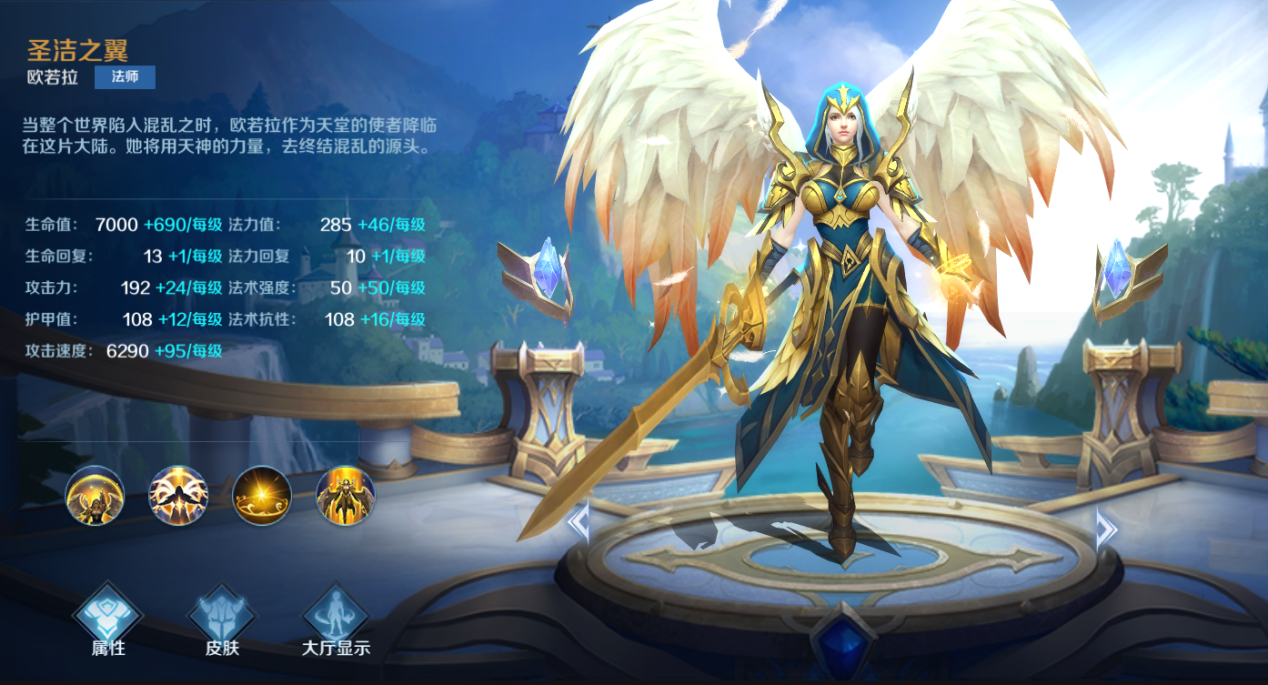Select the dark winged silhouette skill icon
Image resolution: width=1268 pixels, height=685 pixels.
(178, 496)
